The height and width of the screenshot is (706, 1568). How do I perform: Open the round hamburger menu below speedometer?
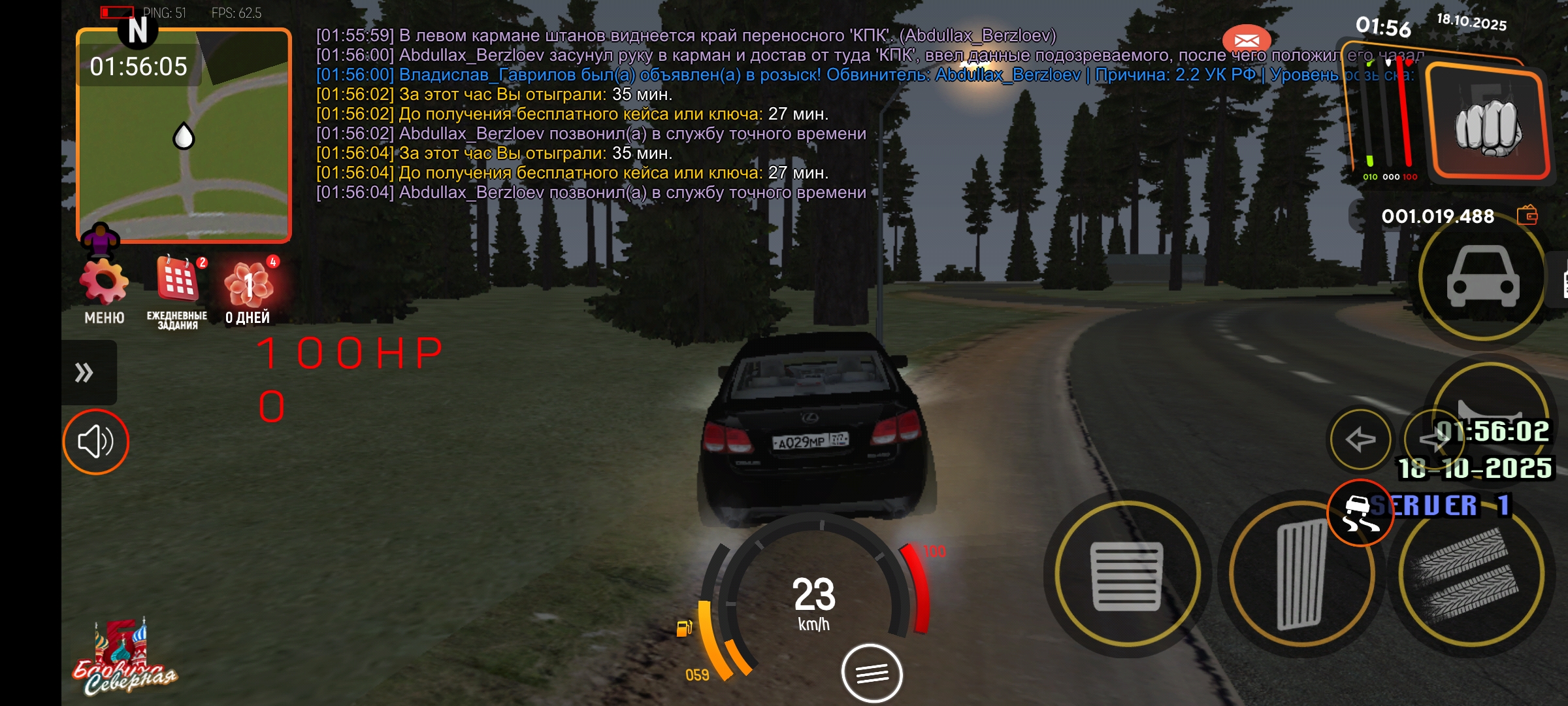click(x=872, y=673)
